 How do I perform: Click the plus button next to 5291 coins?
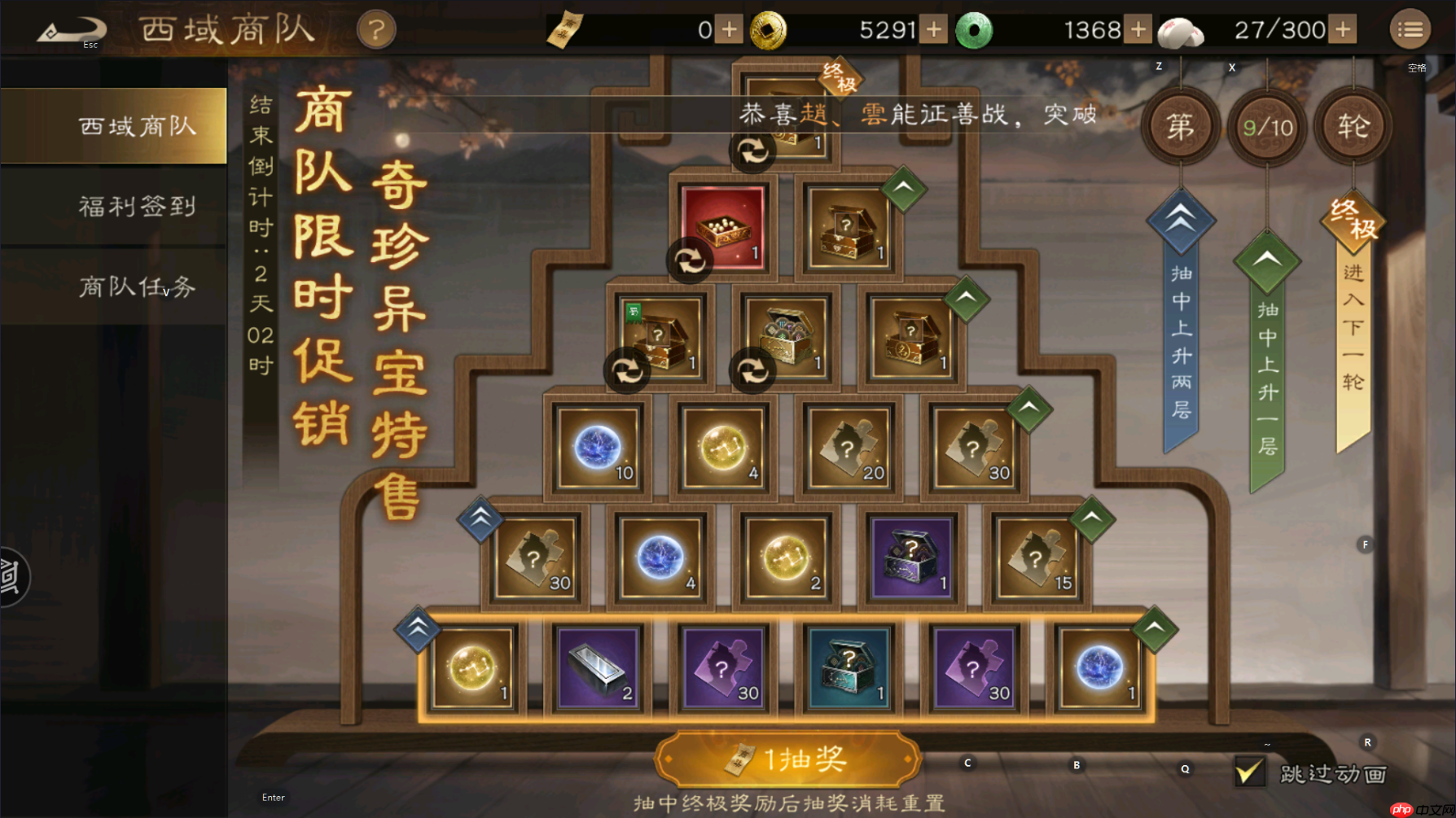tap(933, 28)
